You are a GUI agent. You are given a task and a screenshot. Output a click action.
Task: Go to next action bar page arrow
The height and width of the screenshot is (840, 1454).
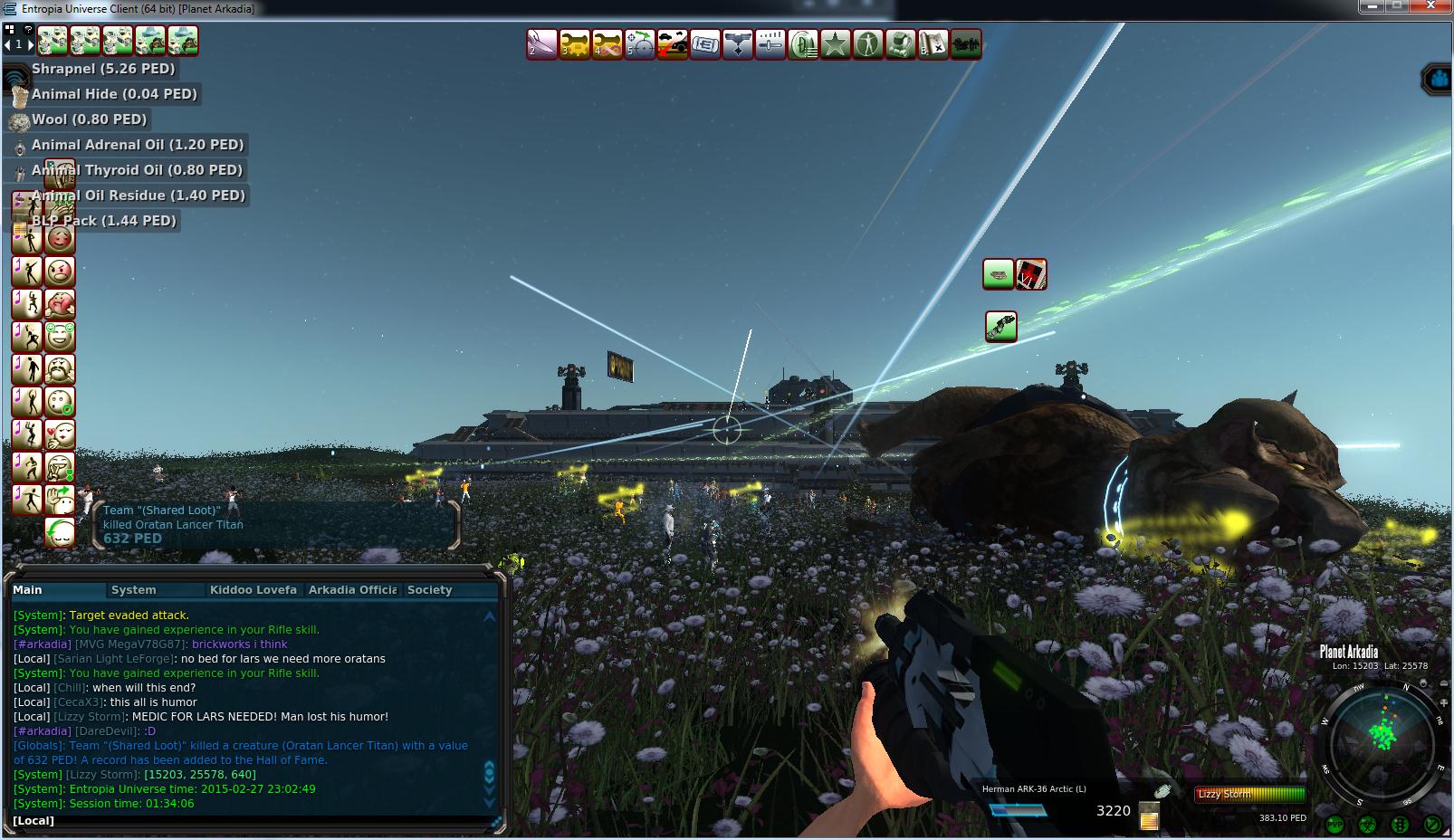pyautogui.click(x=30, y=43)
